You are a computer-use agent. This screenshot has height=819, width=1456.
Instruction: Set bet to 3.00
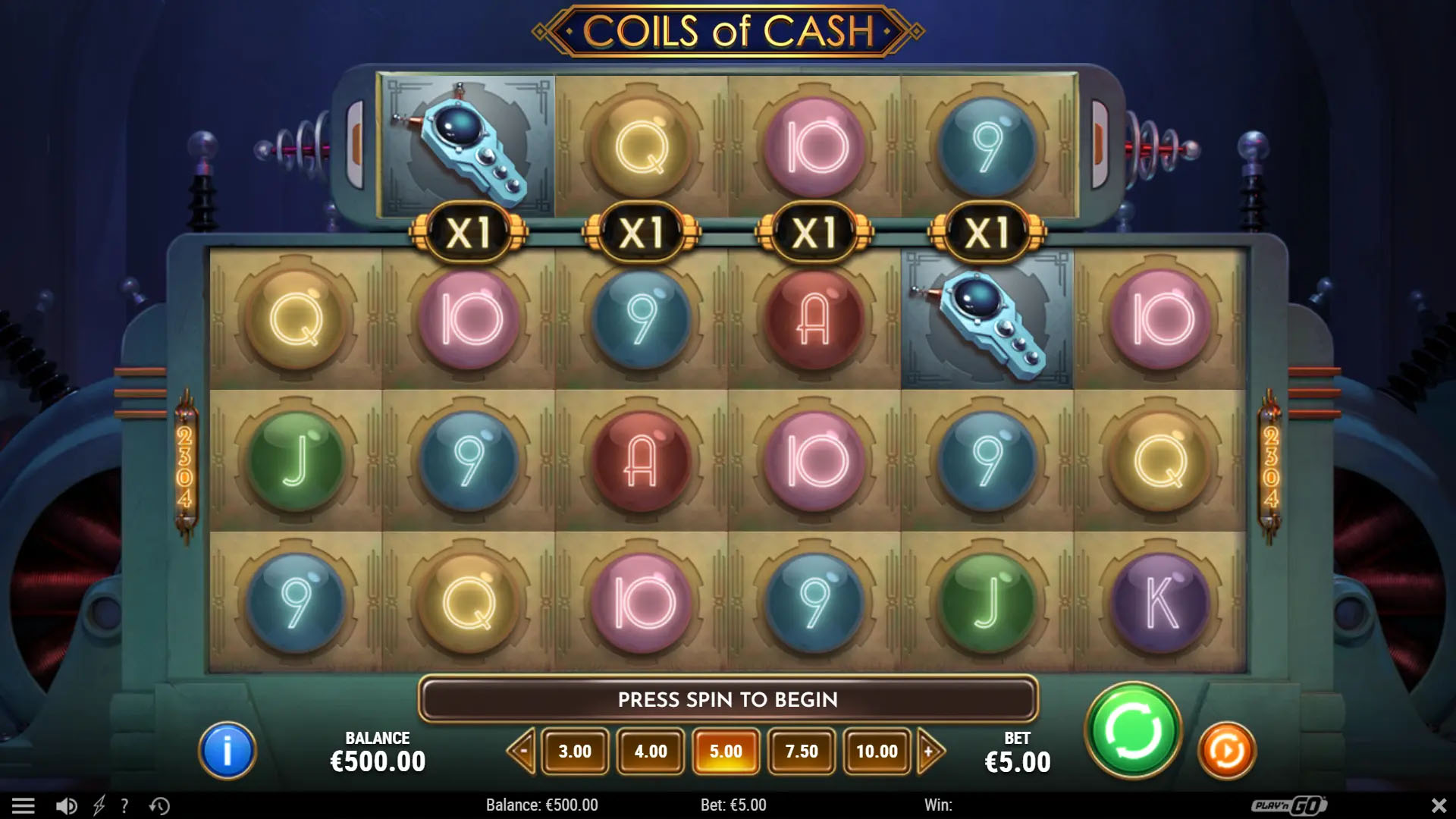pos(575,752)
